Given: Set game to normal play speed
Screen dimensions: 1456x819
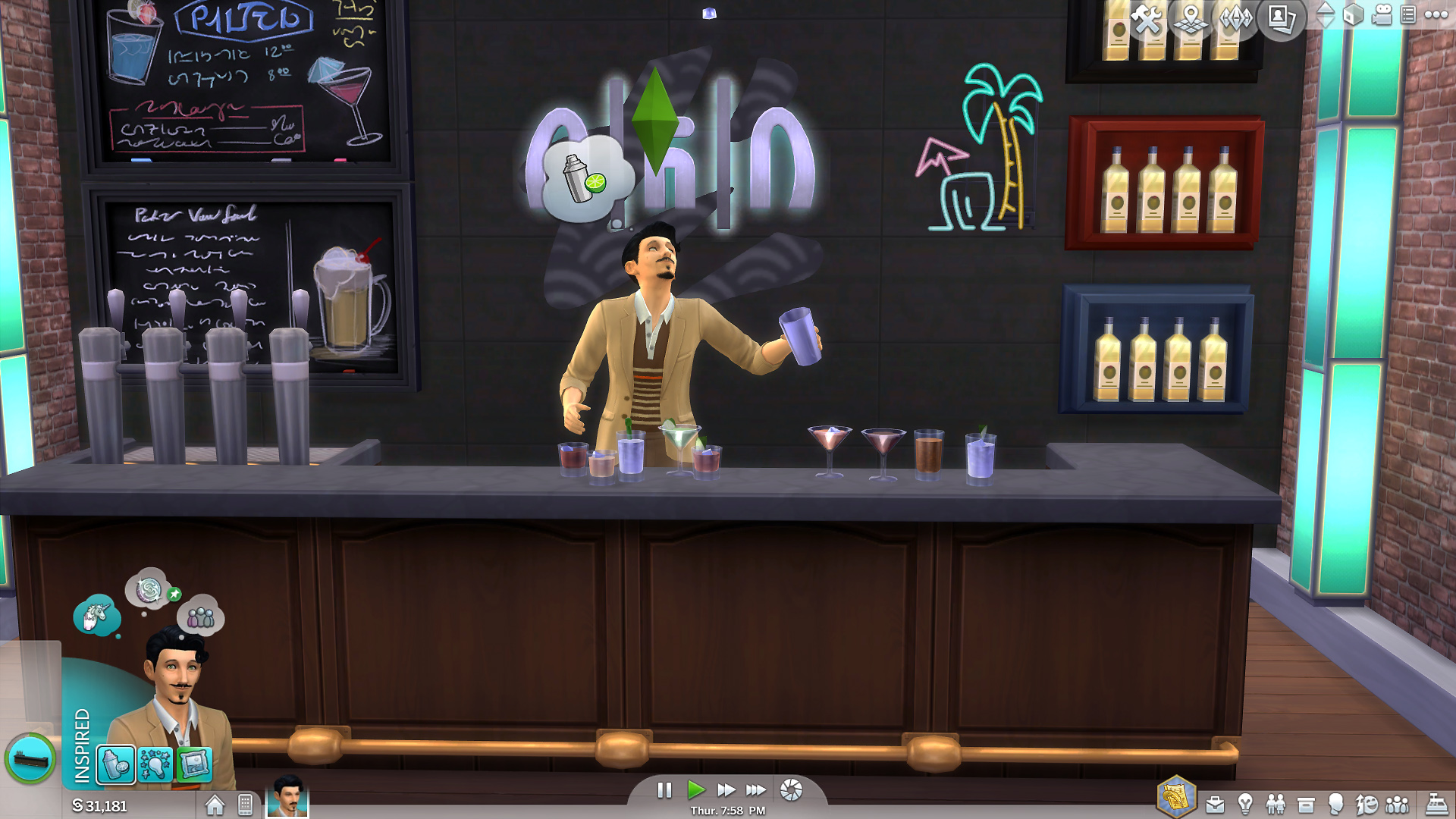Looking at the screenshot, I should click(x=695, y=790).
